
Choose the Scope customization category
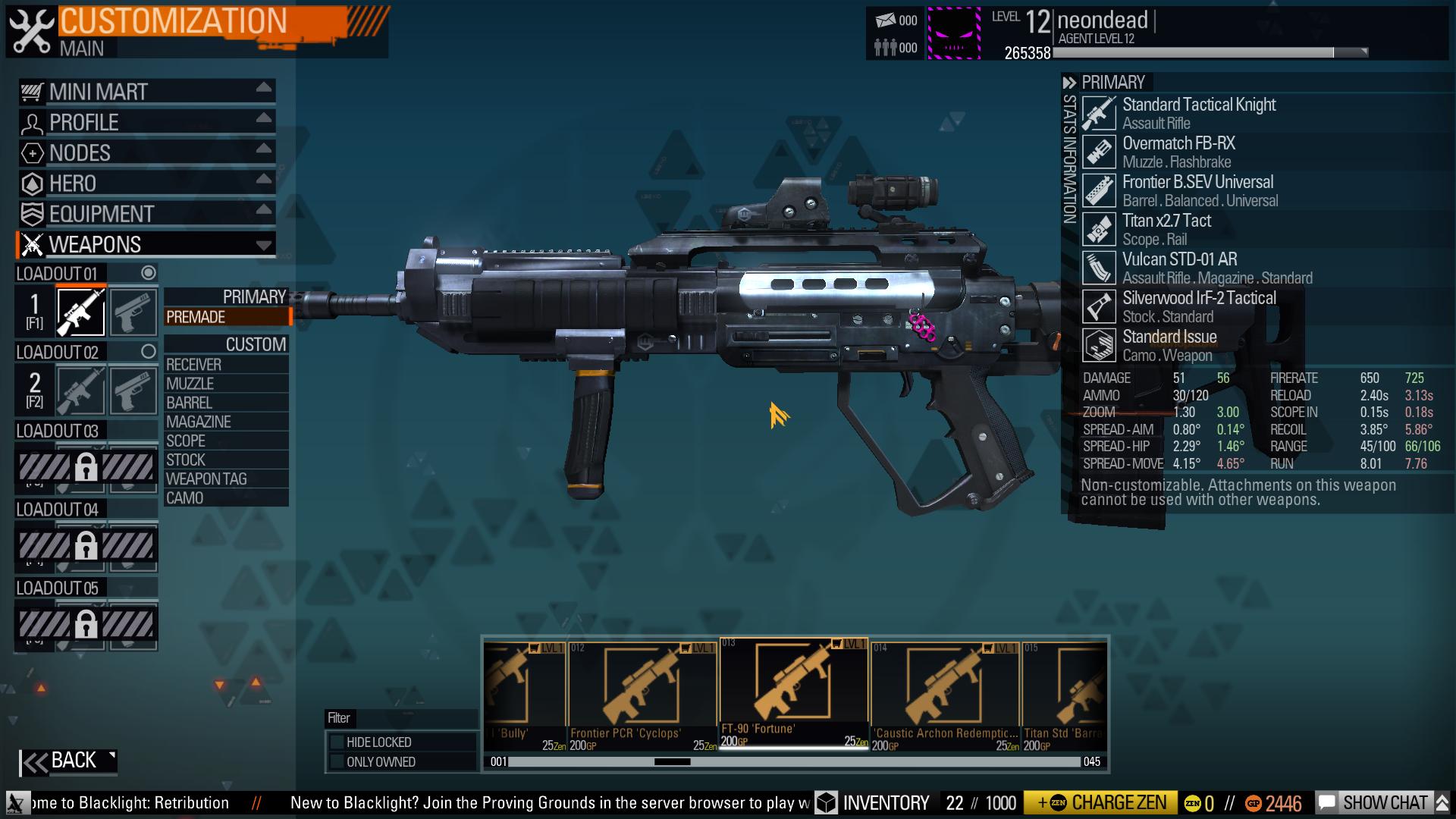coord(226,441)
